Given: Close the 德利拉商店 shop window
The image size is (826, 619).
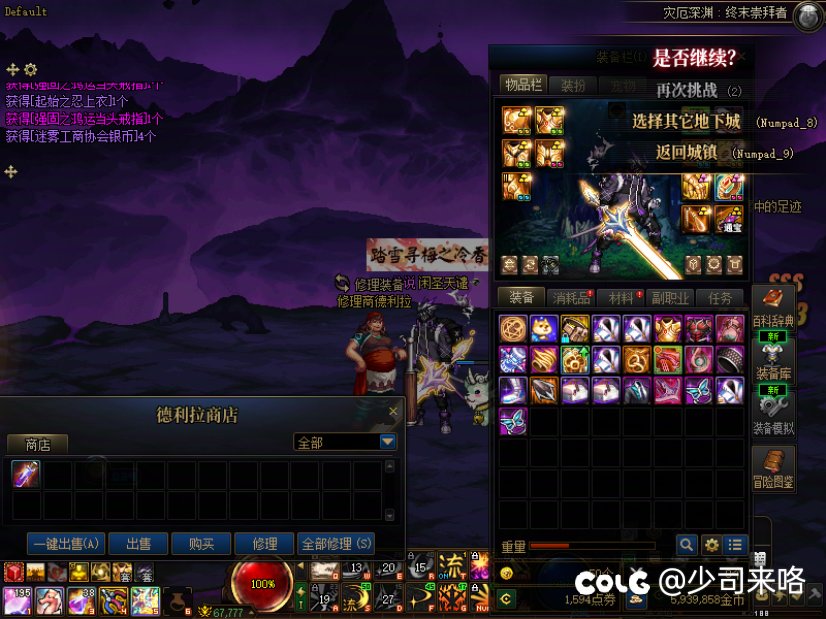Looking at the screenshot, I should [394, 410].
